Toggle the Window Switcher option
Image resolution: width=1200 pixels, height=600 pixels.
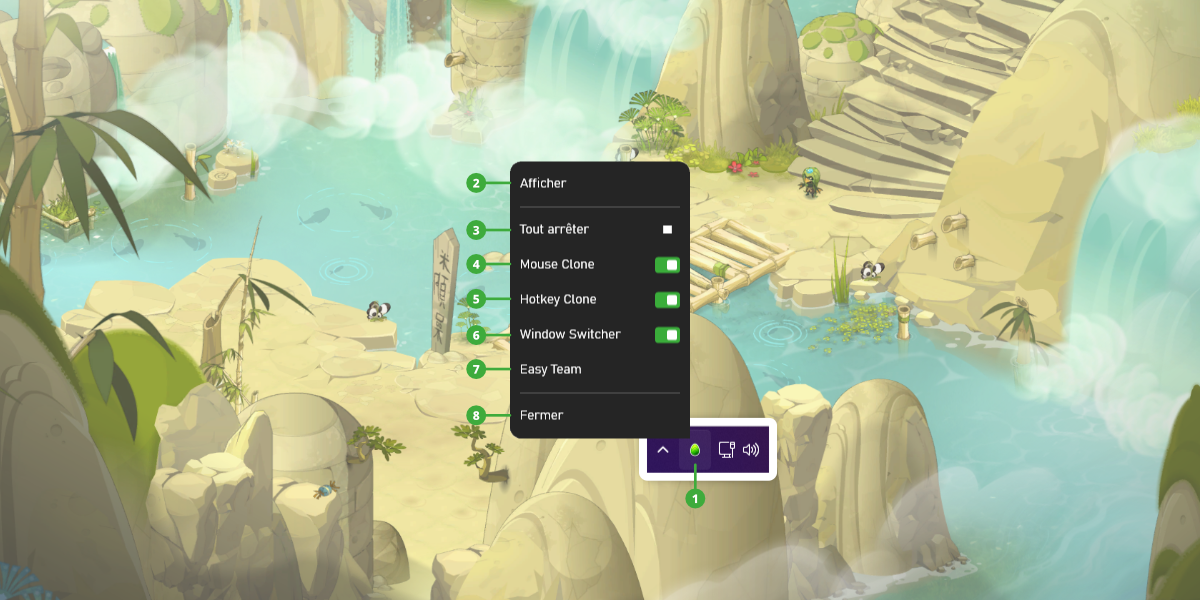[667, 335]
